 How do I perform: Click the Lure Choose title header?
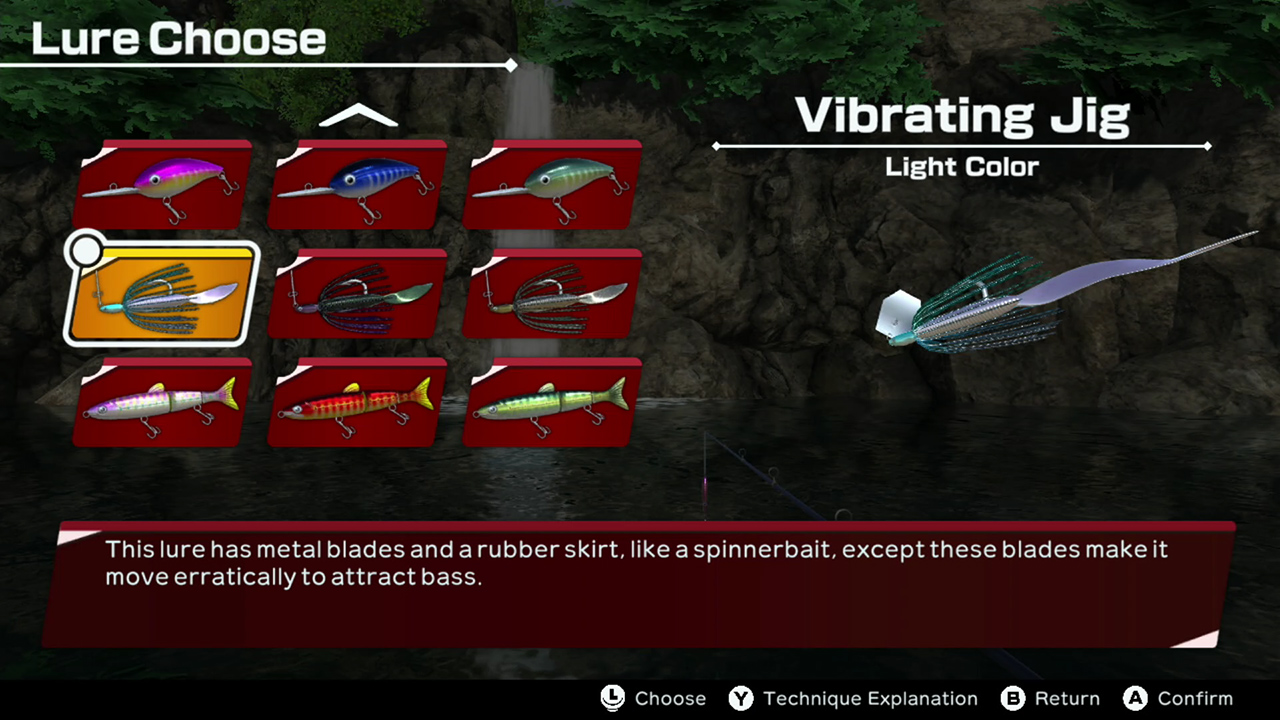pos(177,38)
